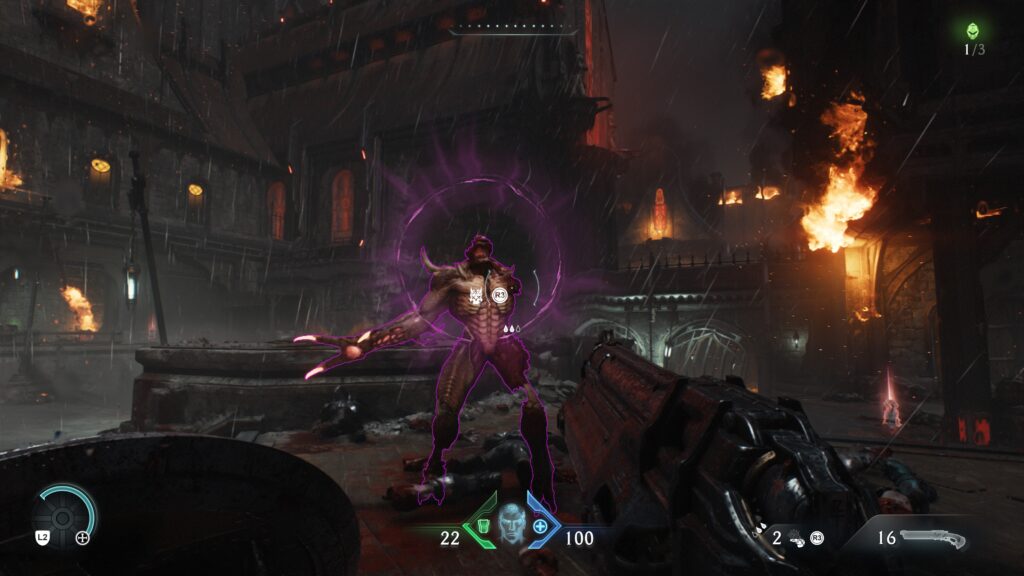
Task: Click the green life sigil icon
Action: coord(972,31)
